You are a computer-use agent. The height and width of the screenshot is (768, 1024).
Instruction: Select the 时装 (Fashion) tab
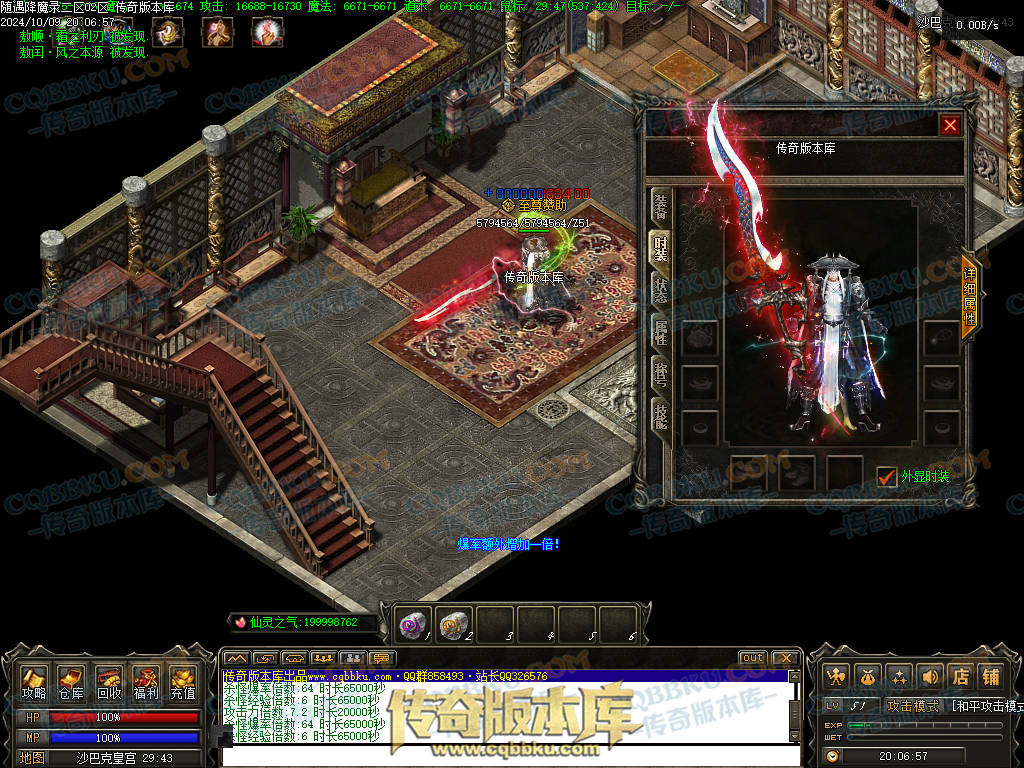pyautogui.click(x=661, y=246)
